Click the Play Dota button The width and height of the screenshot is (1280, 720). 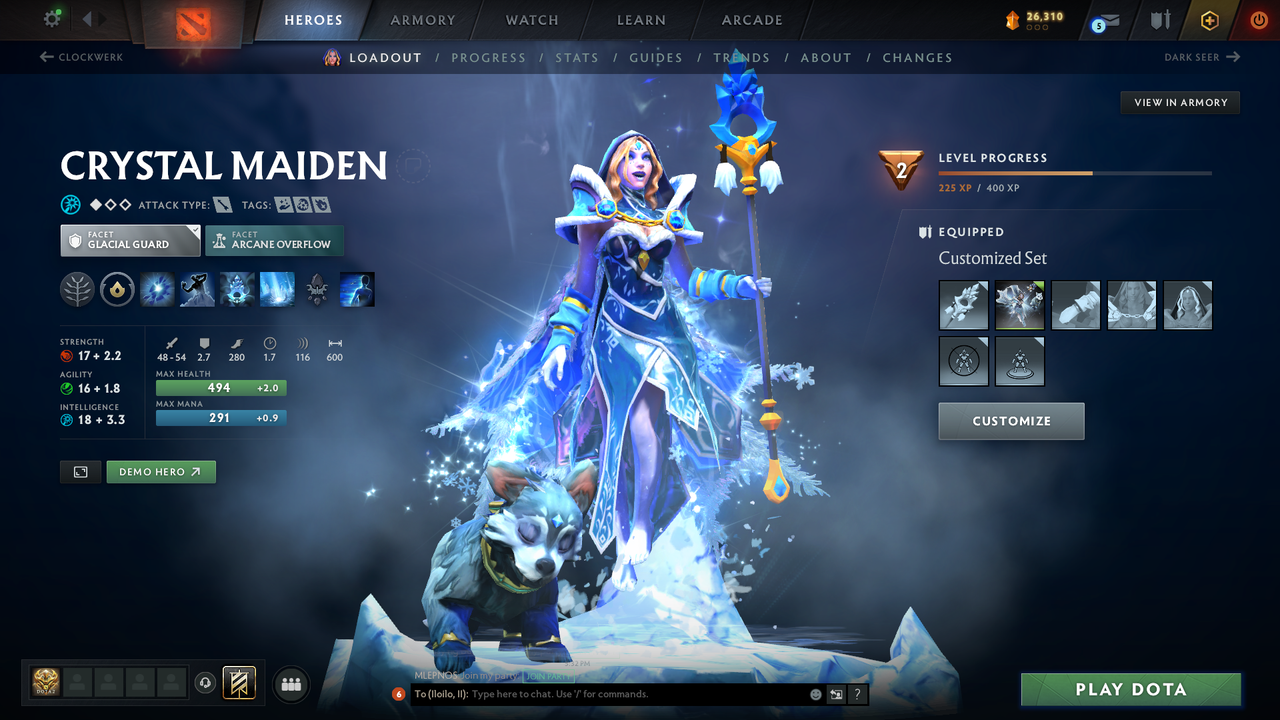coord(1130,689)
